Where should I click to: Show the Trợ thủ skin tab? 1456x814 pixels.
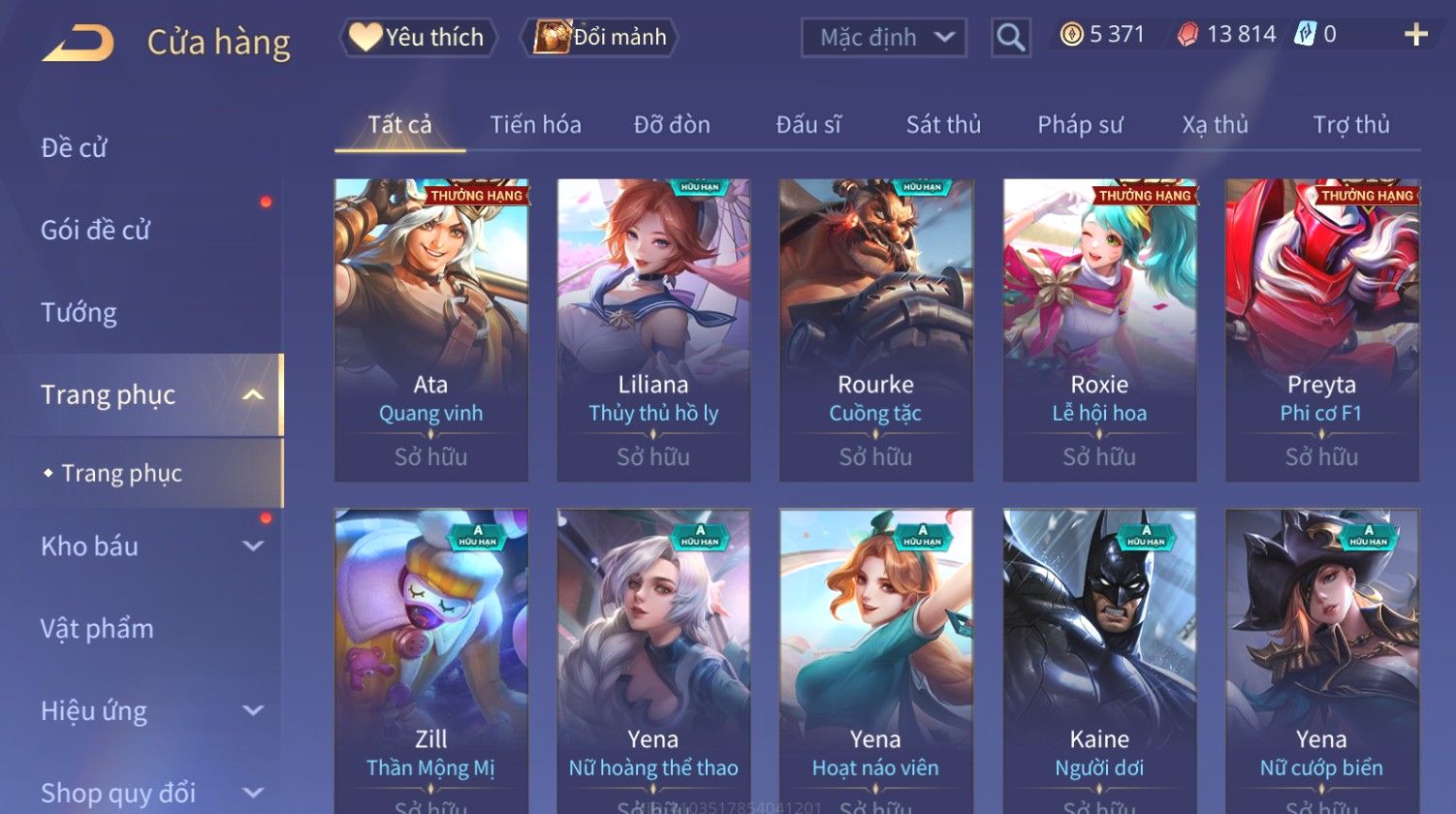tap(1350, 125)
